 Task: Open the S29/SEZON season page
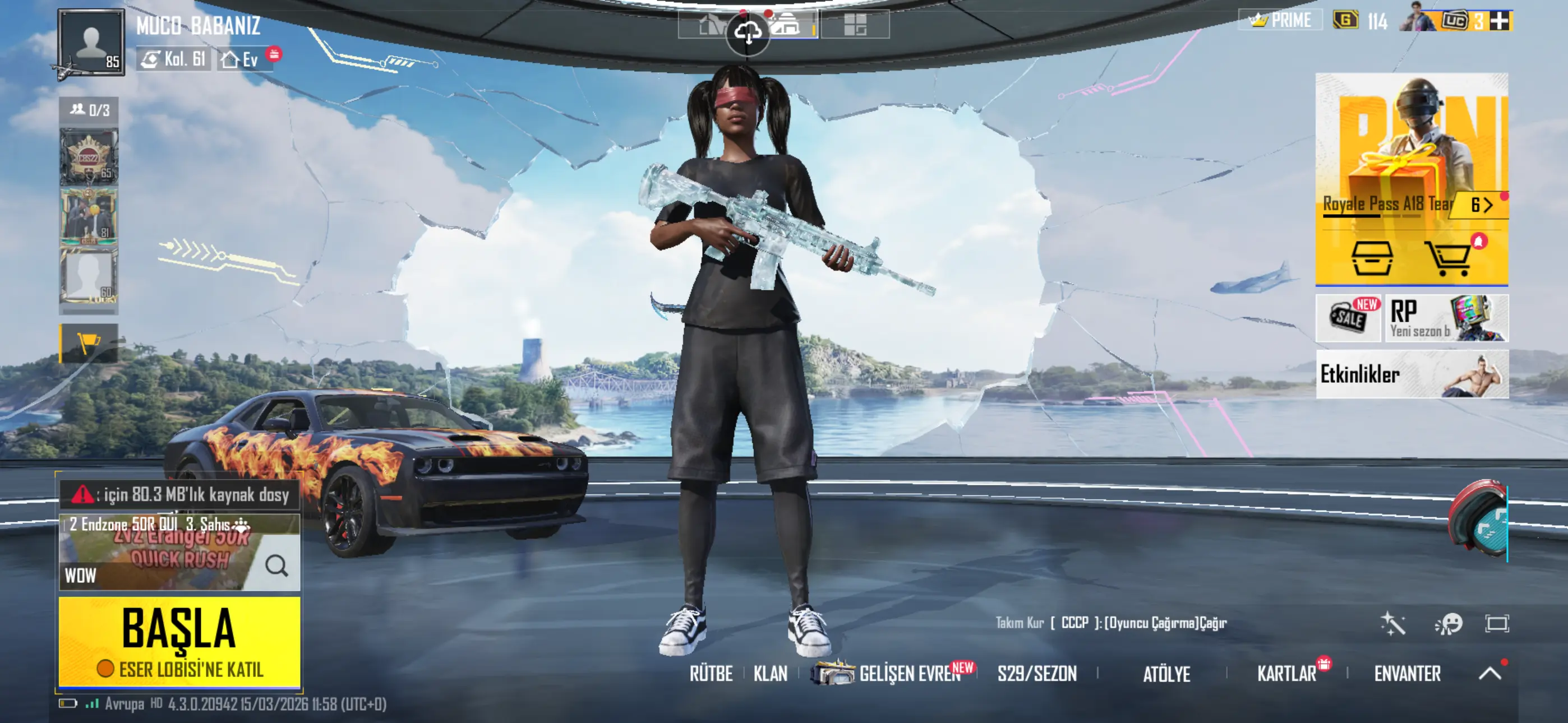point(1036,674)
